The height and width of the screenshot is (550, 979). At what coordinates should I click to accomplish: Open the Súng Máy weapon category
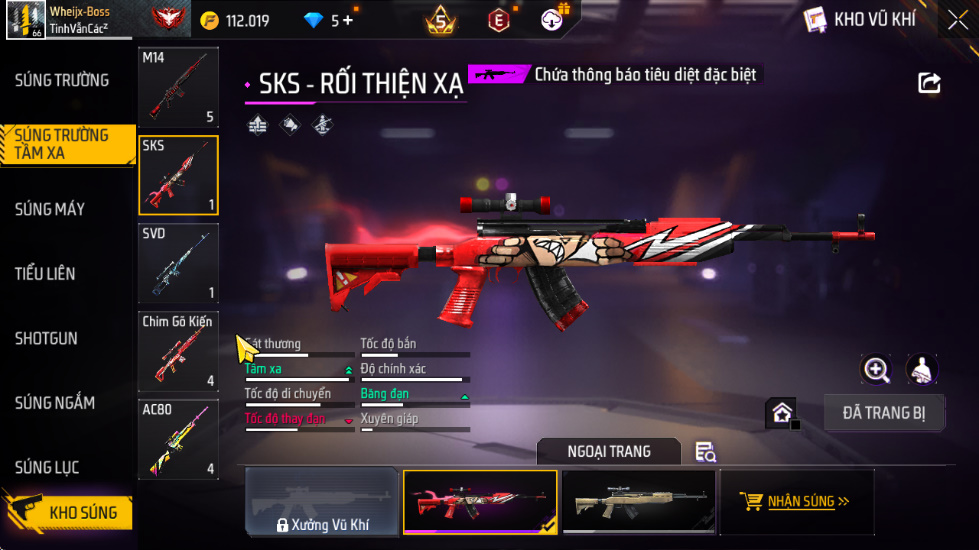coord(49,209)
